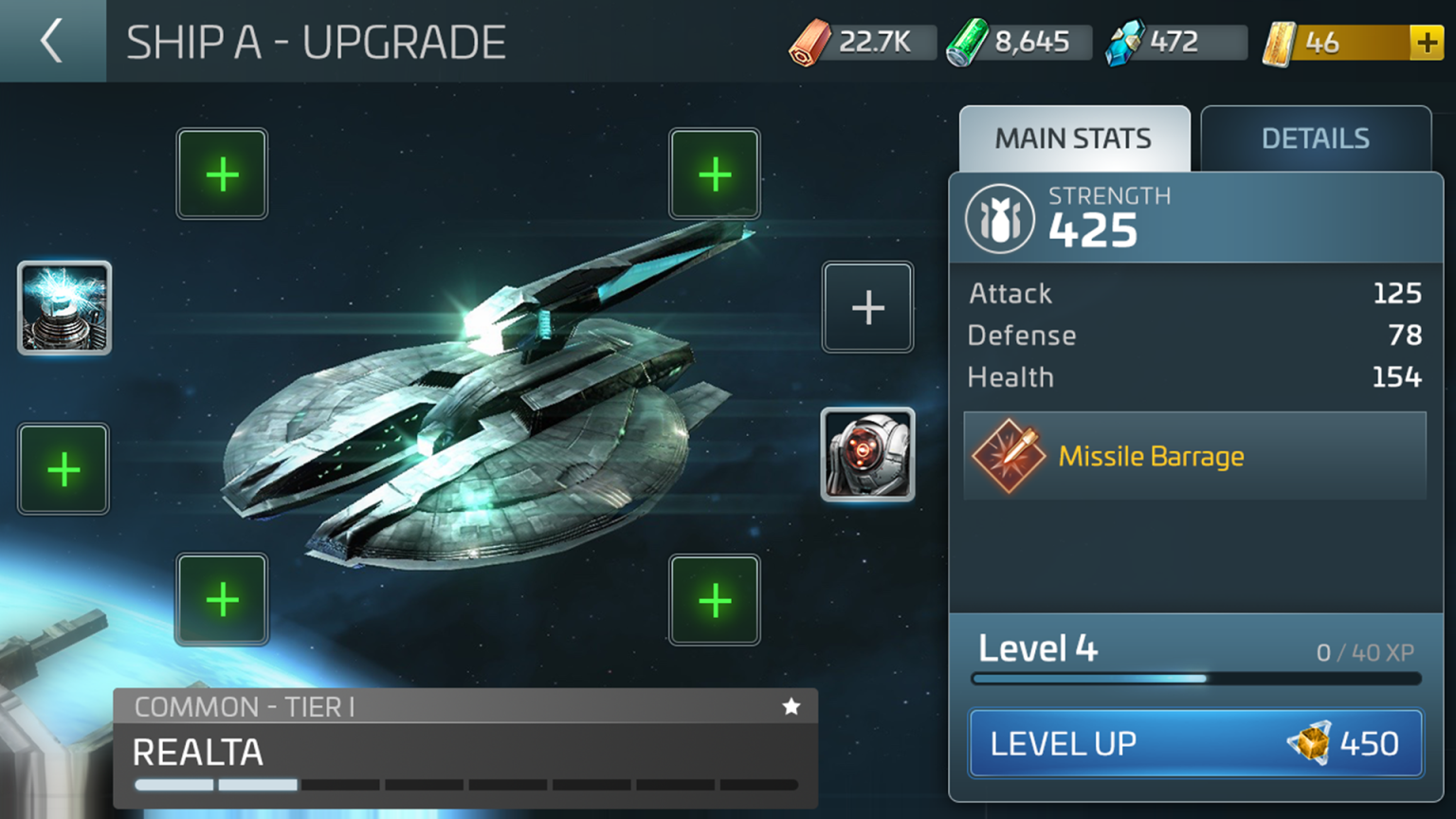Switch to the DETAILS tab
This screenshot has height=819, width=1456.
[x=1316, y=138]
